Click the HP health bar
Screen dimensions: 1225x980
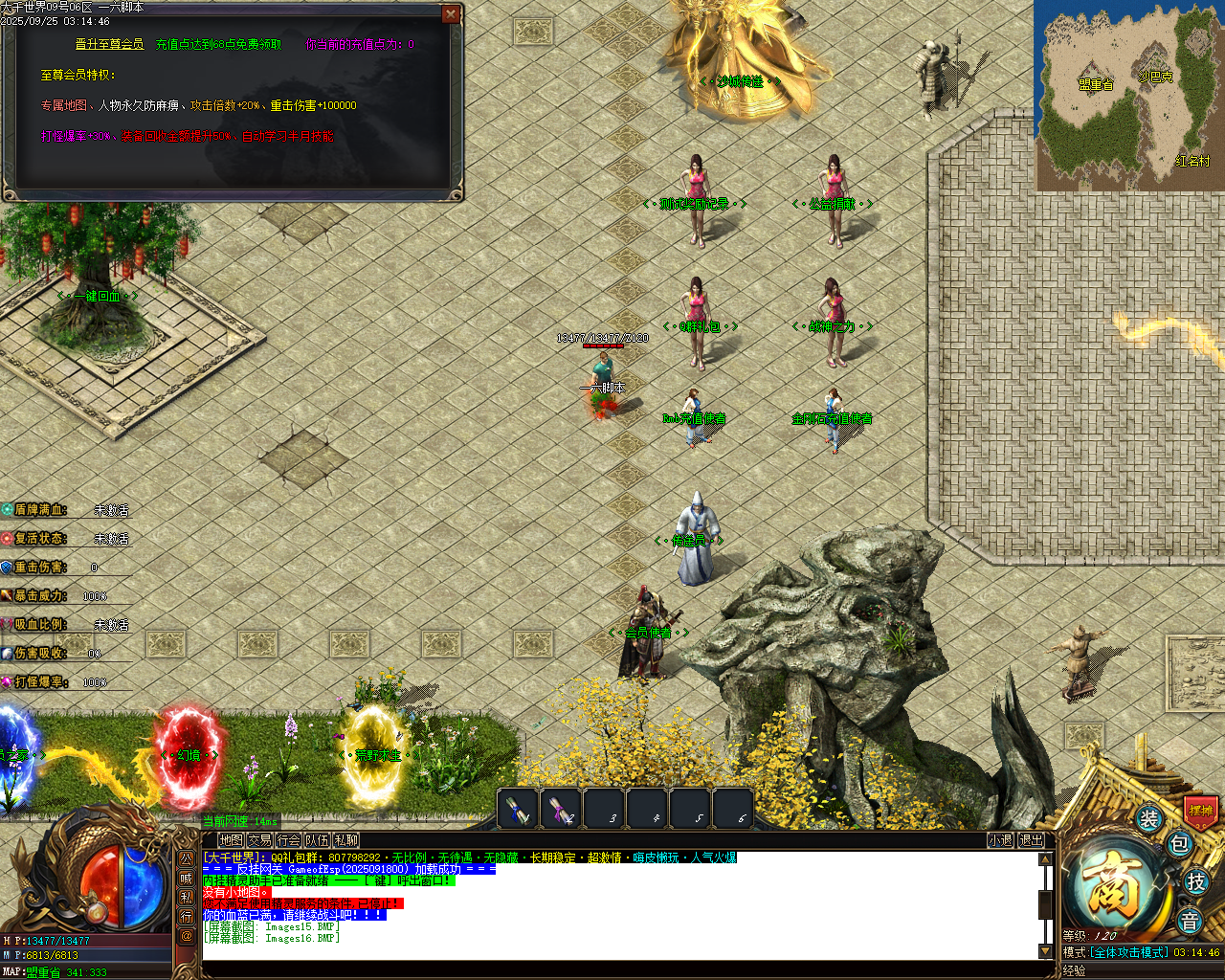(x=57, y=942)
